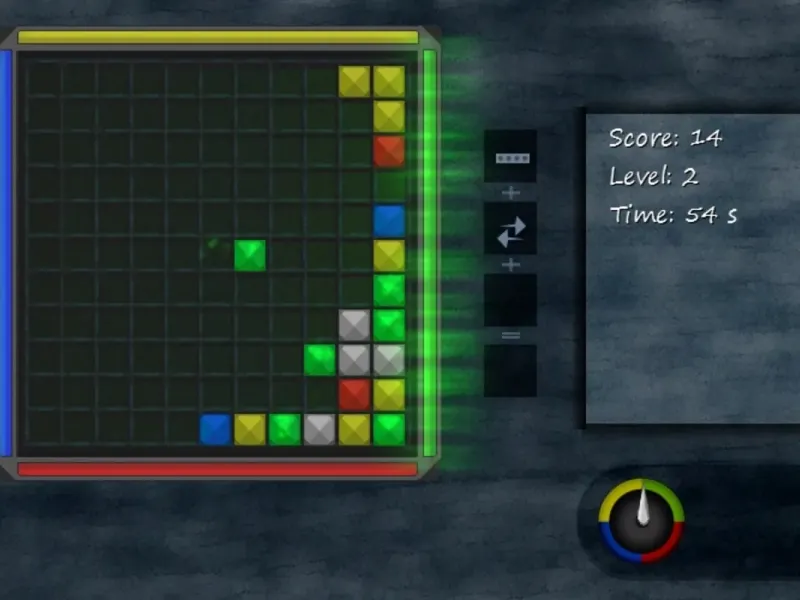This screenshot has width=800, height=600.
Task: Click the swap arrows icon
Action: click(510, 229)
